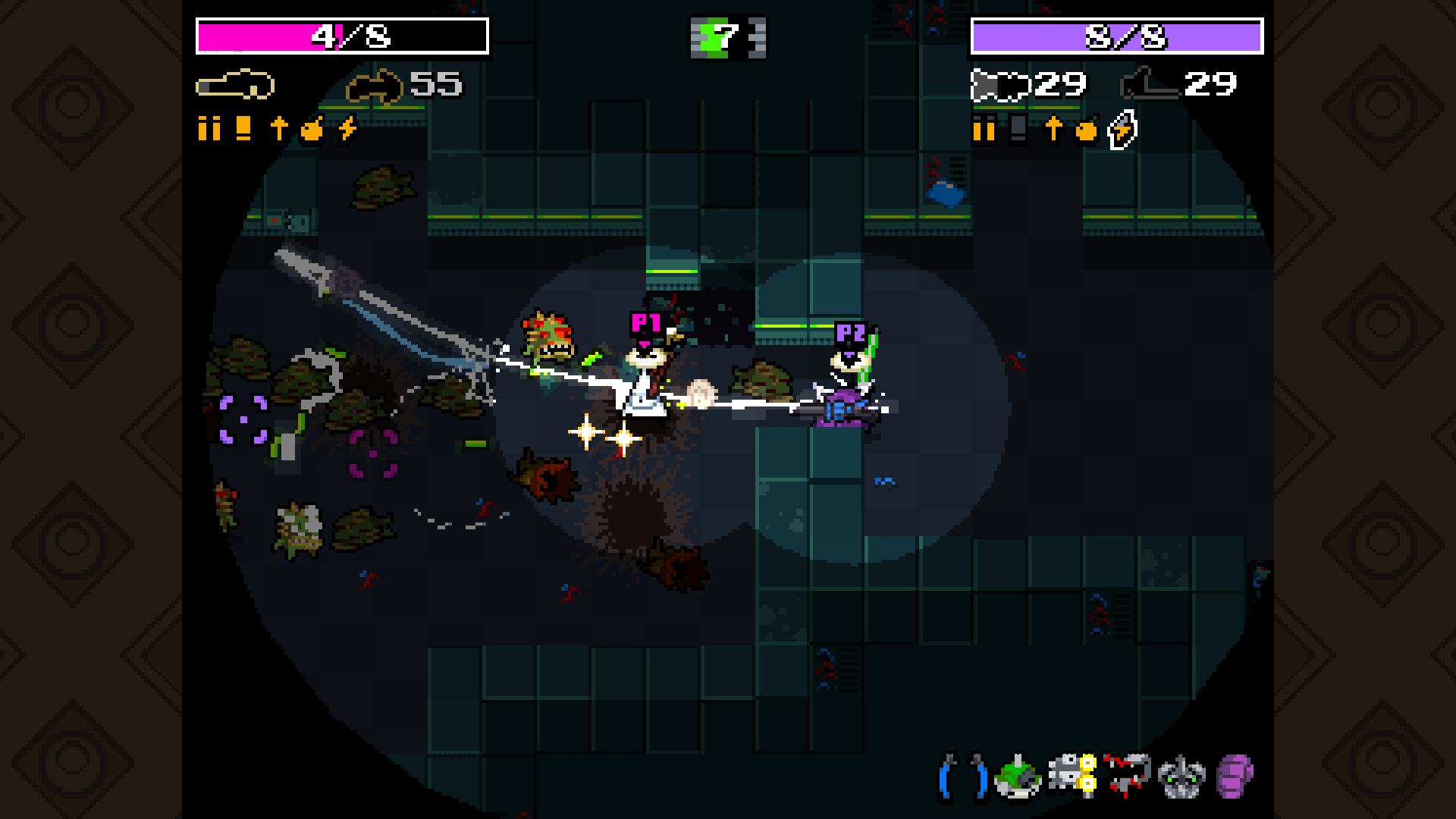
Task: Expand P2's second ammo counter reading 29
Action: (x=1208, y=84)
